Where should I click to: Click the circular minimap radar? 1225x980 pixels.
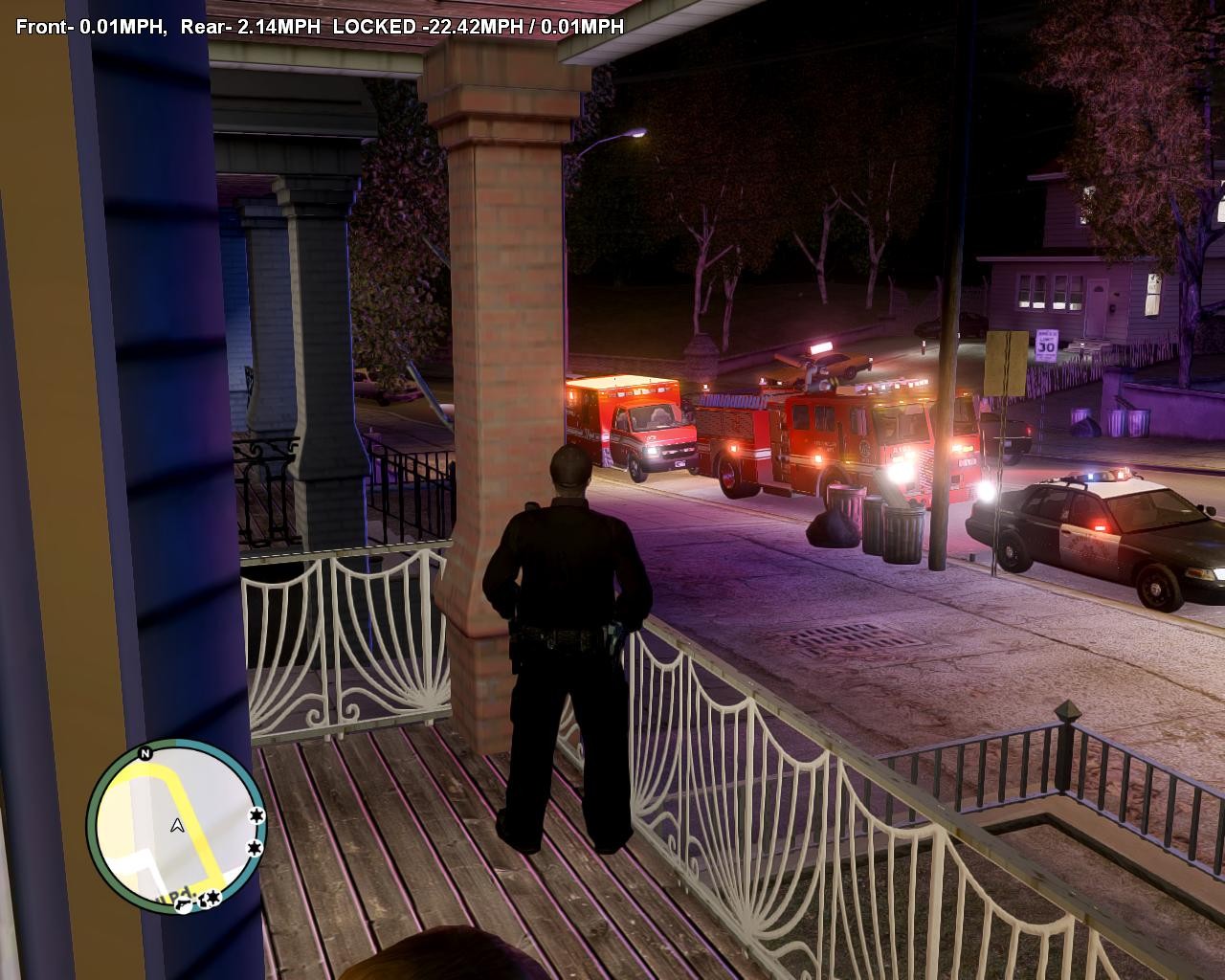[177, 827]
